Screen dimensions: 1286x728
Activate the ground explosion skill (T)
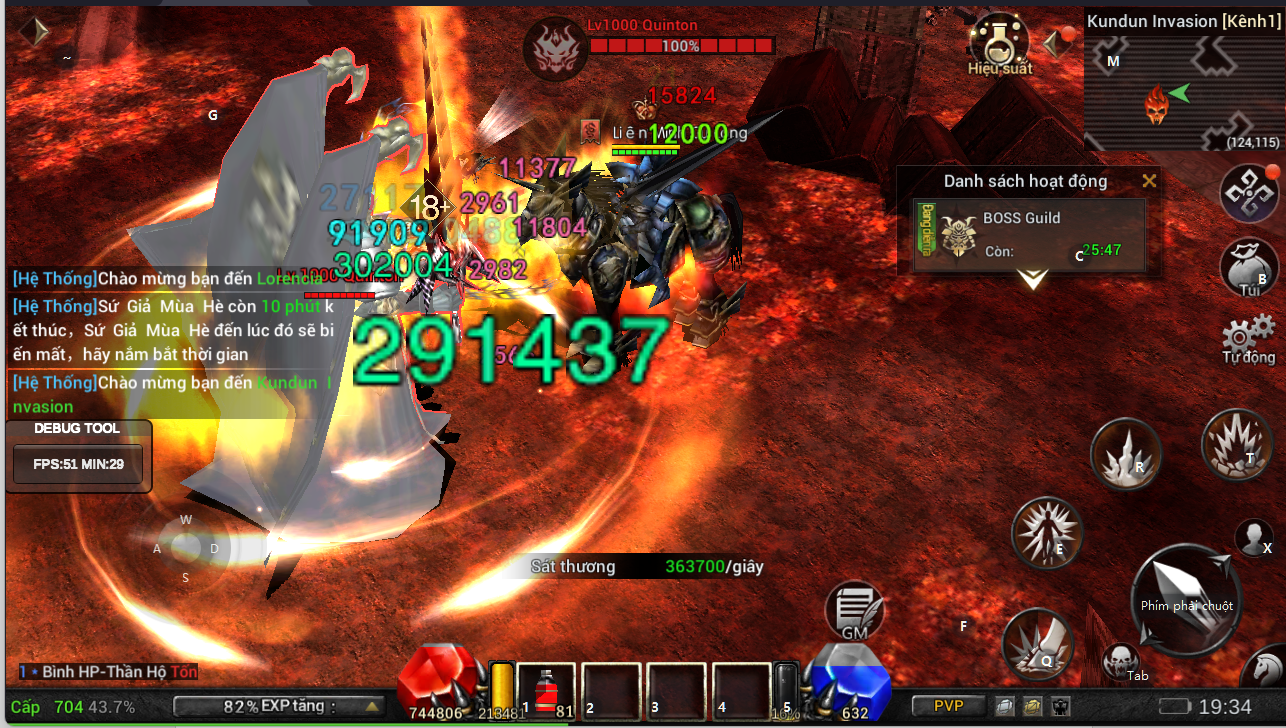pyautogui.click(x=1235, y=443)
